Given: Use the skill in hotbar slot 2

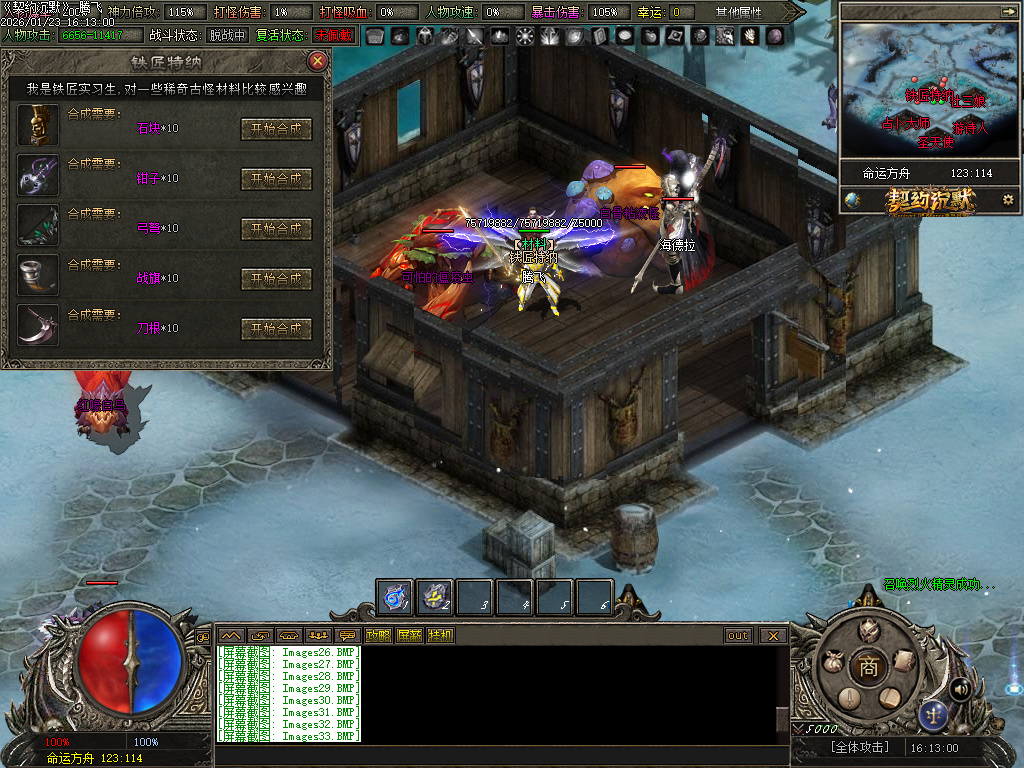Looking at the screenshot, I should click(x=435, y=597).
